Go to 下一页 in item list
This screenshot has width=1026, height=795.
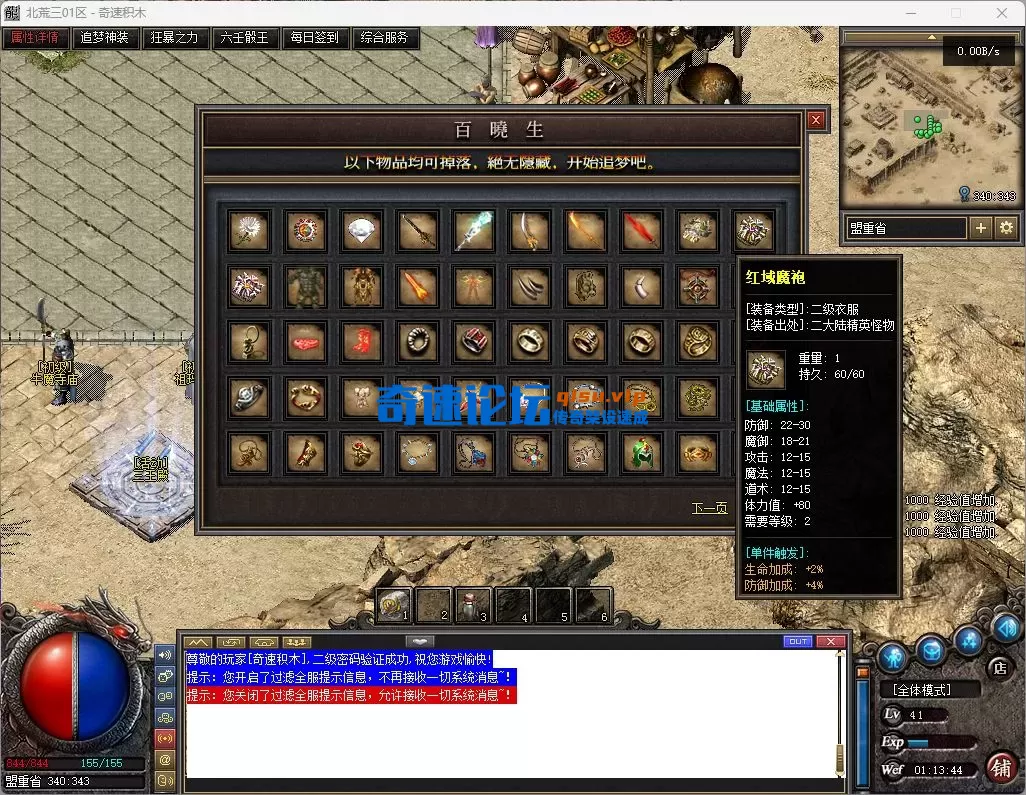coord(709,508)
